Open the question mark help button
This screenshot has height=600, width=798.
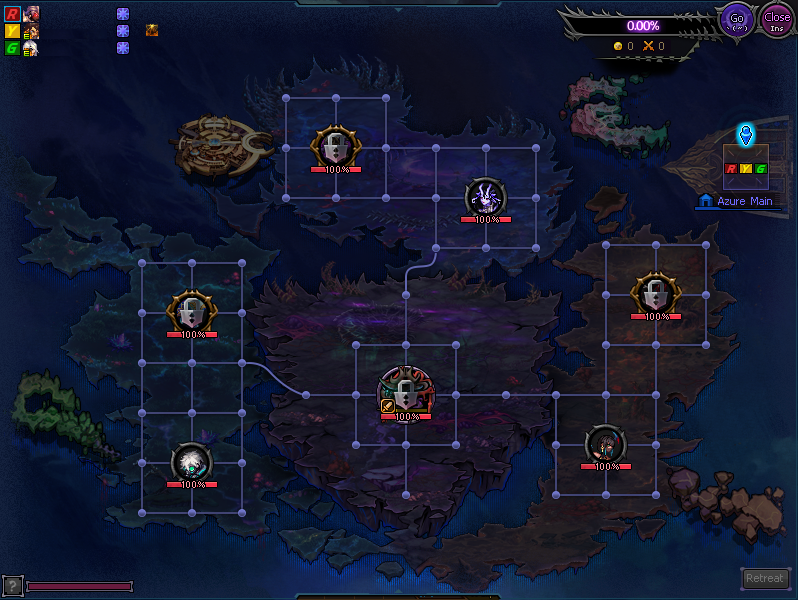(x=12, y=586)
